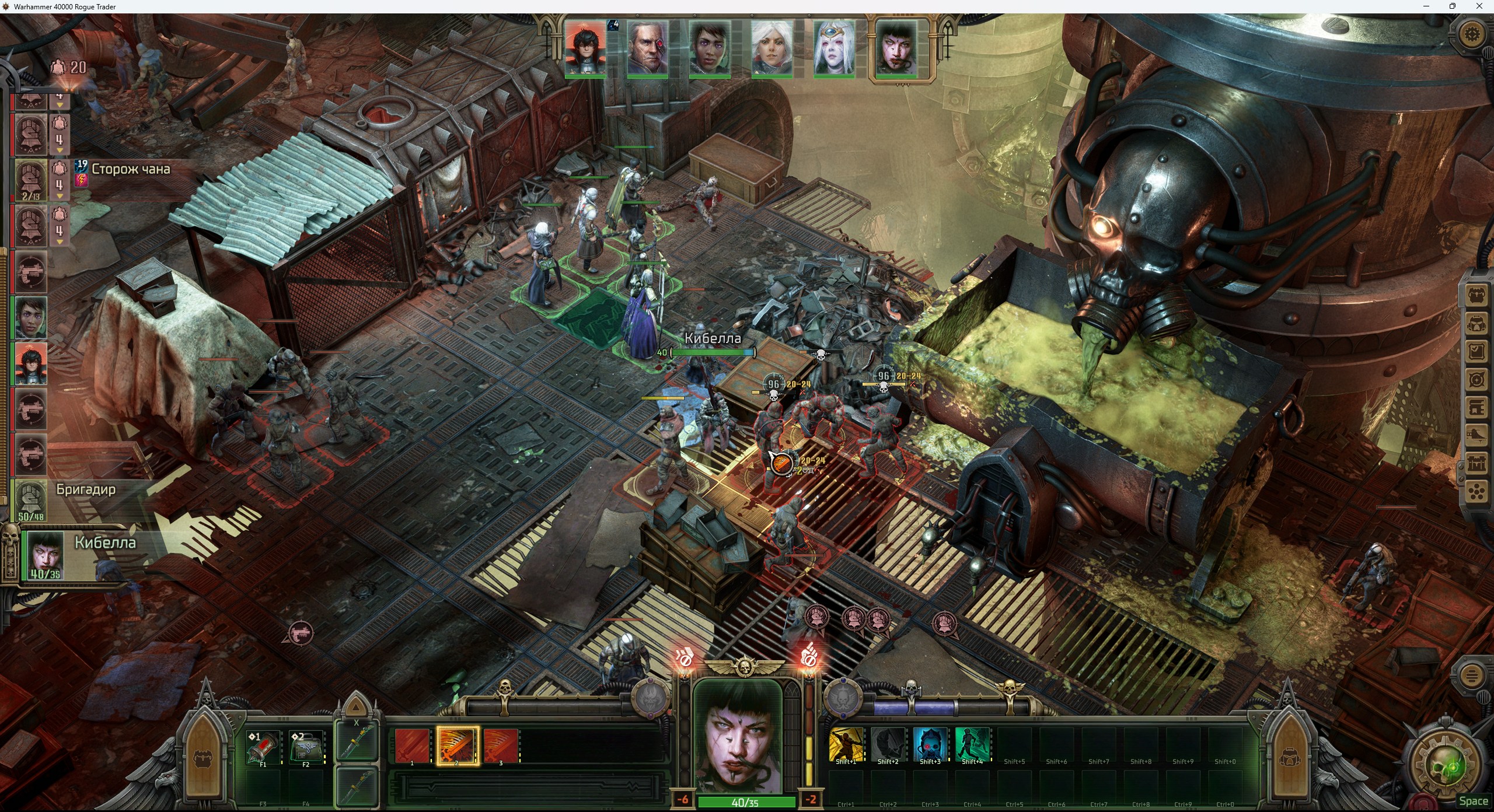Select the white-haired elf portrait with blue gem
Viewport: 1494px width, 812px height.
[834, 48]
